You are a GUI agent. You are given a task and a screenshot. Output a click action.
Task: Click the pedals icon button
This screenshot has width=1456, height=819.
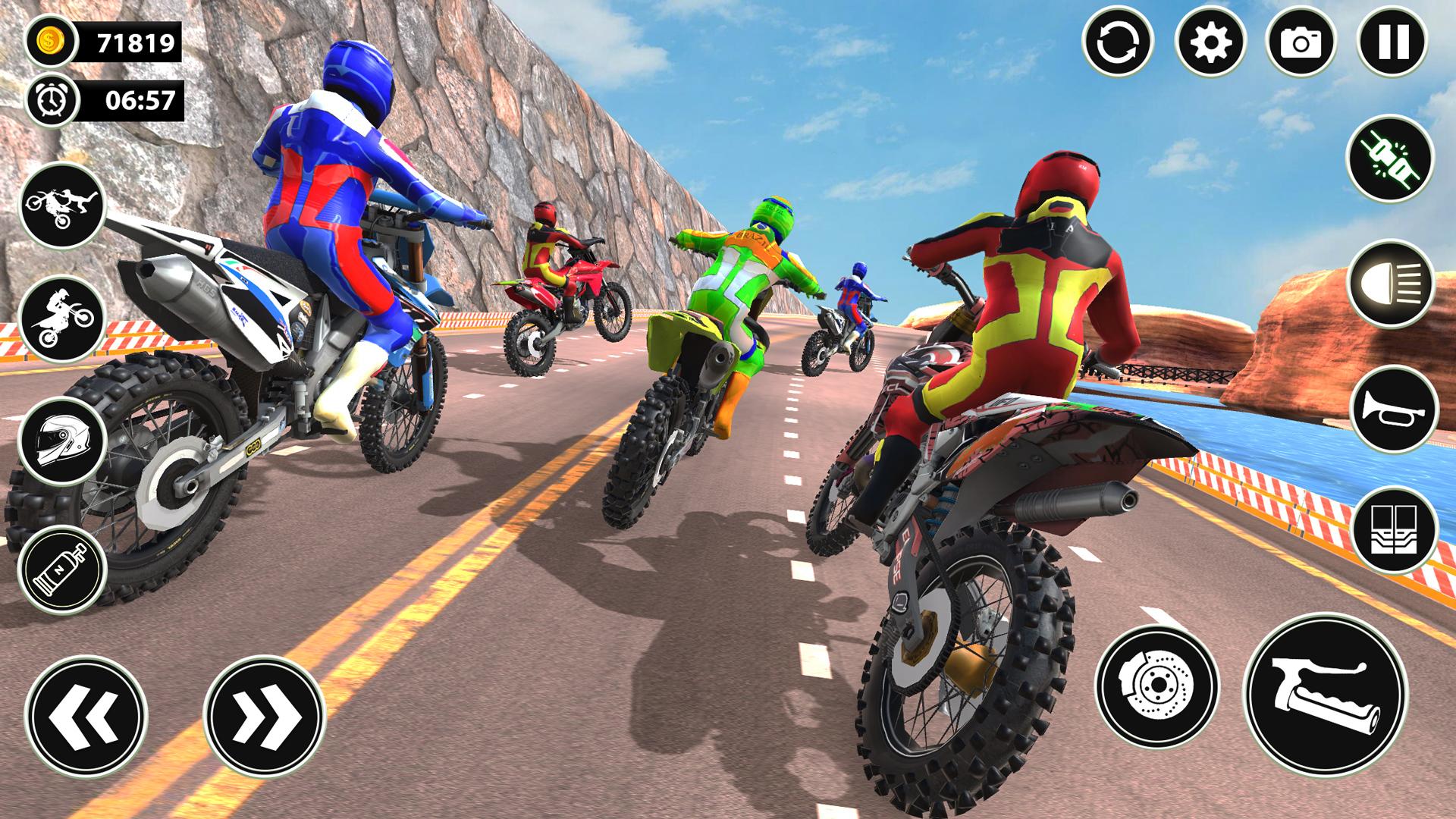[1395, 530]
